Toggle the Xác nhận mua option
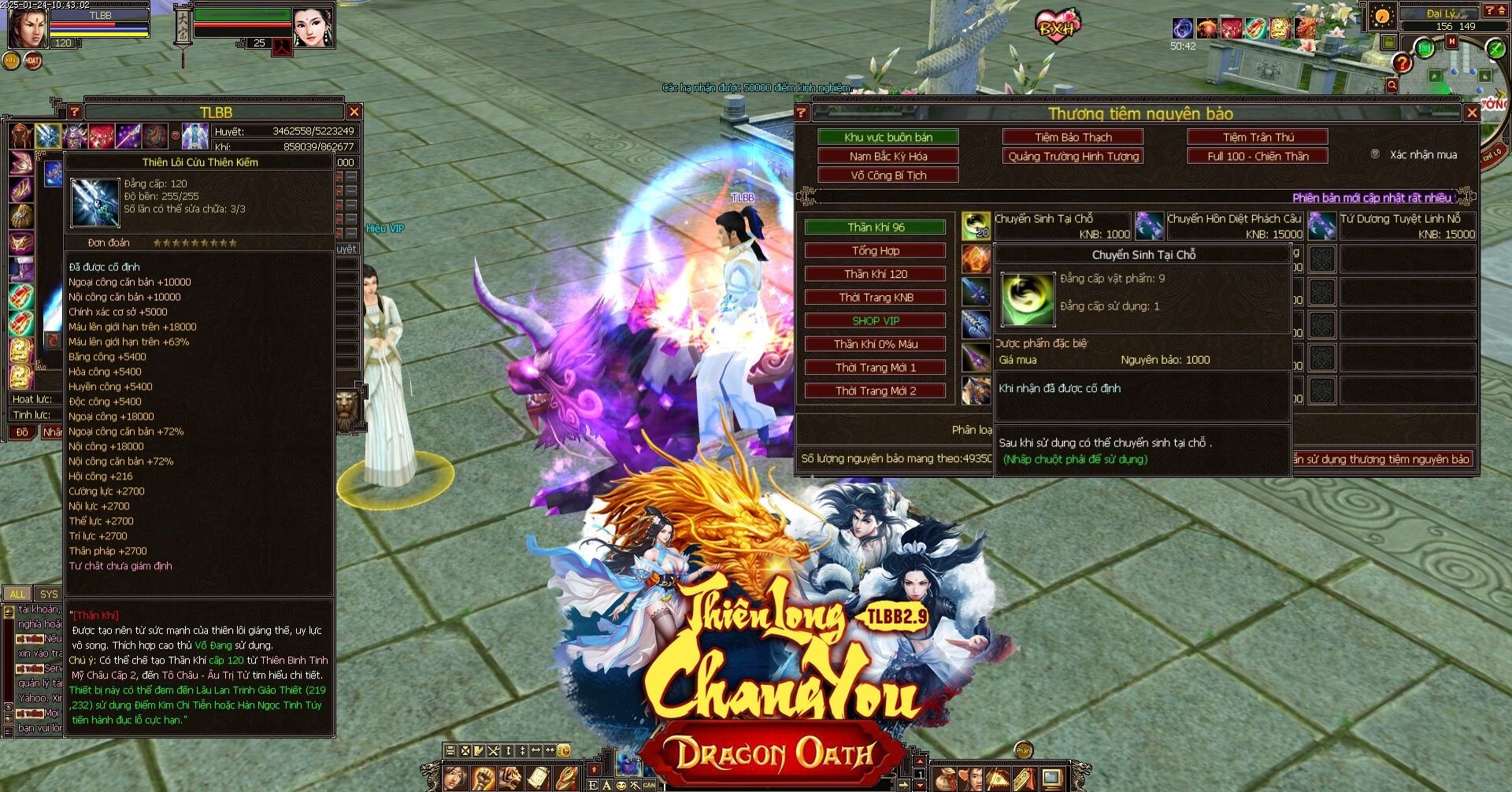The image size is (1512, 792). pyautogui.click(x=1375, y=154)
